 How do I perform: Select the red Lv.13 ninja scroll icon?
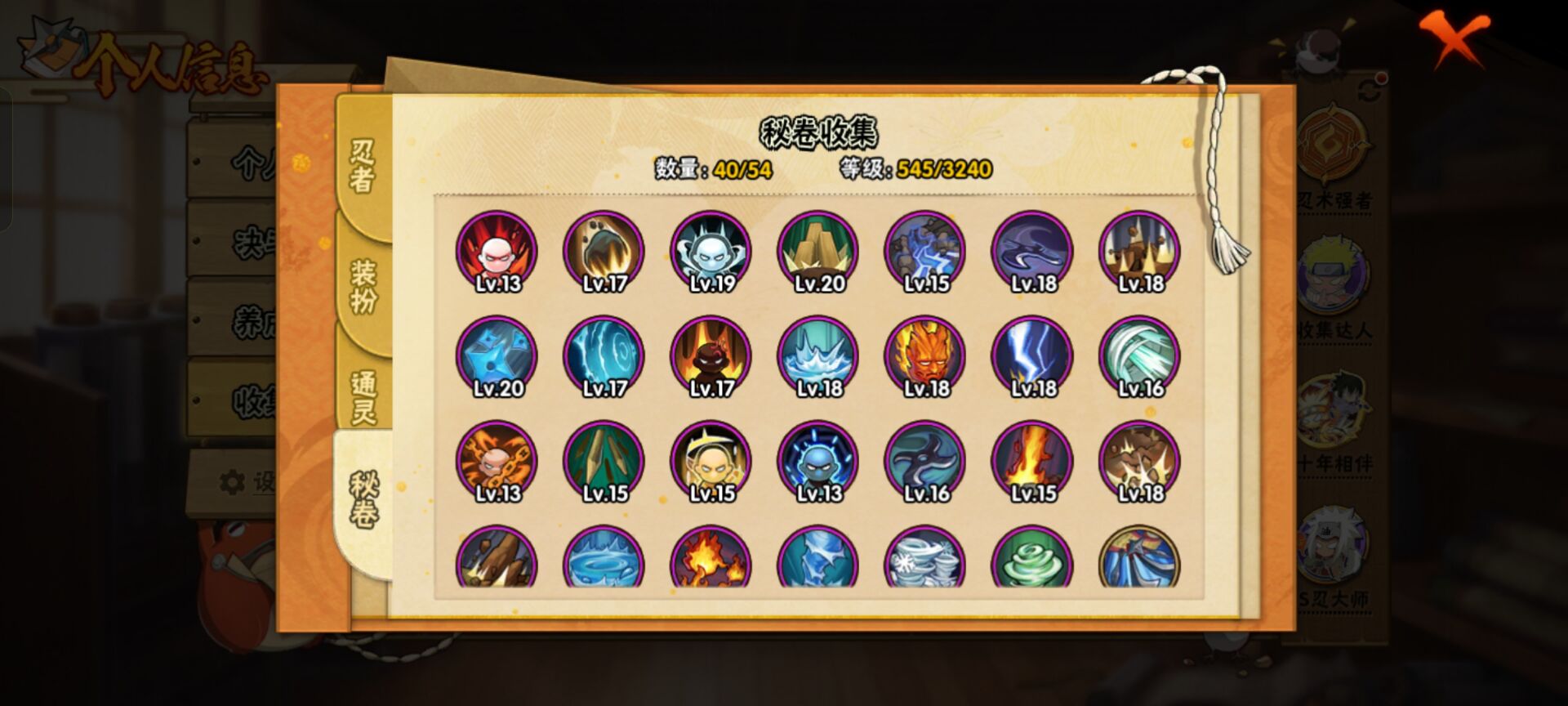pyautogui.click(x=498, y=253)
